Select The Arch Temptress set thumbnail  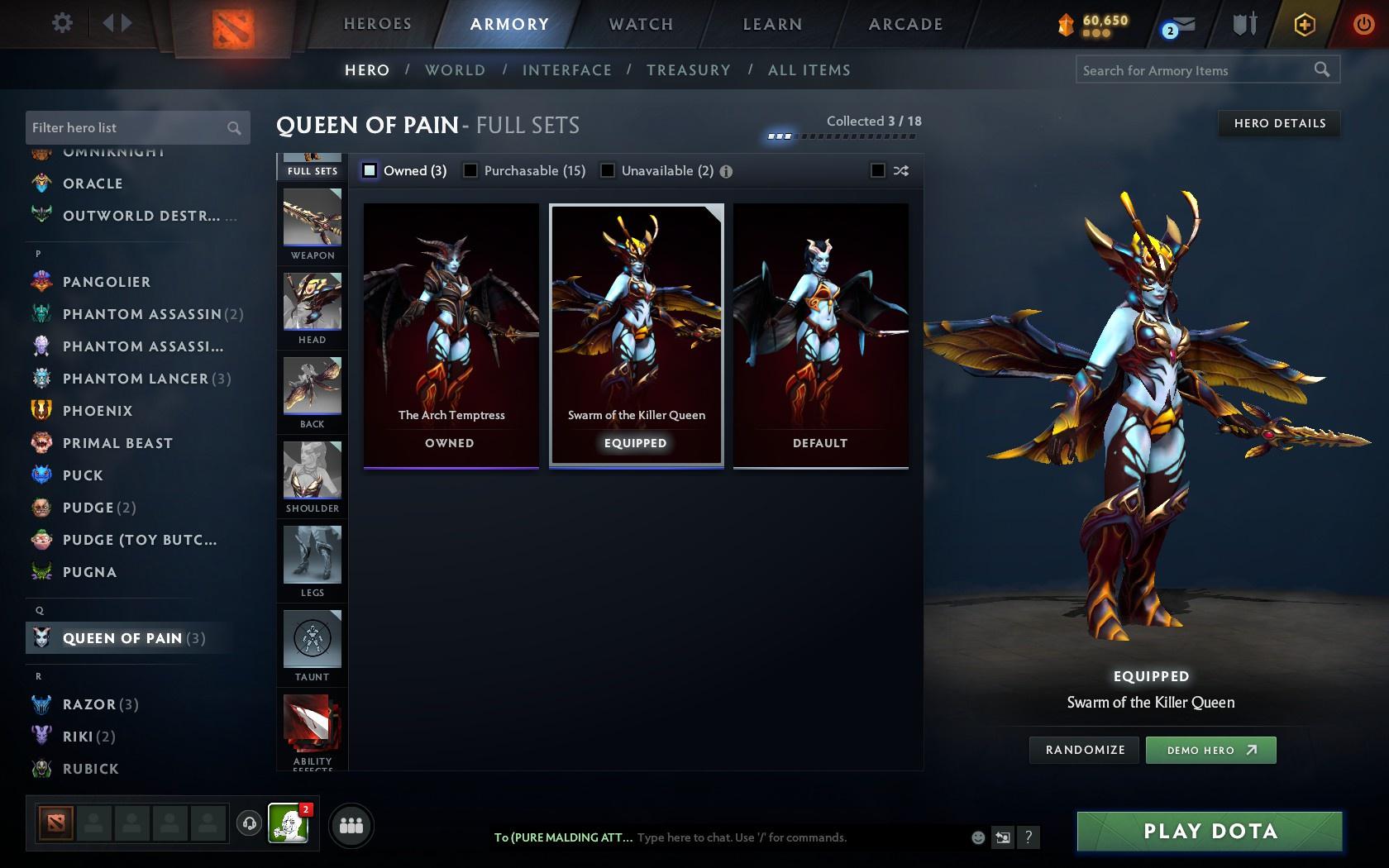coord(450,331)
